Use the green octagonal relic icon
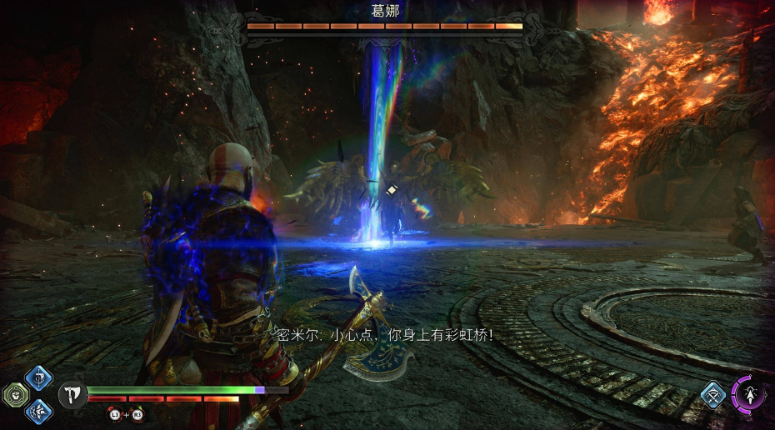This screenshot has width=775, height=430. [15, 394]
